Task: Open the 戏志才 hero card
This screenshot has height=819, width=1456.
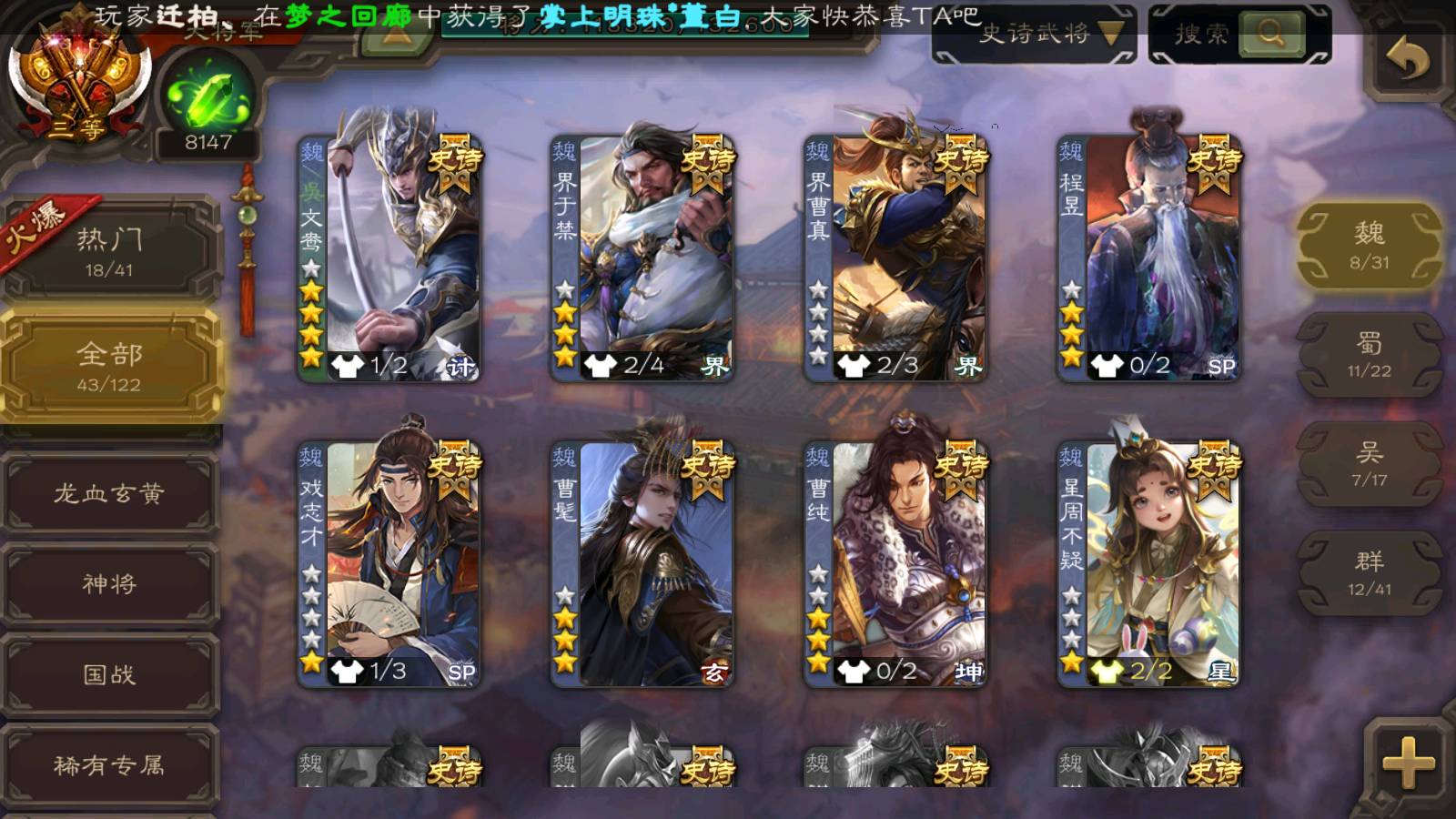Action: click(x=389, y=564)
